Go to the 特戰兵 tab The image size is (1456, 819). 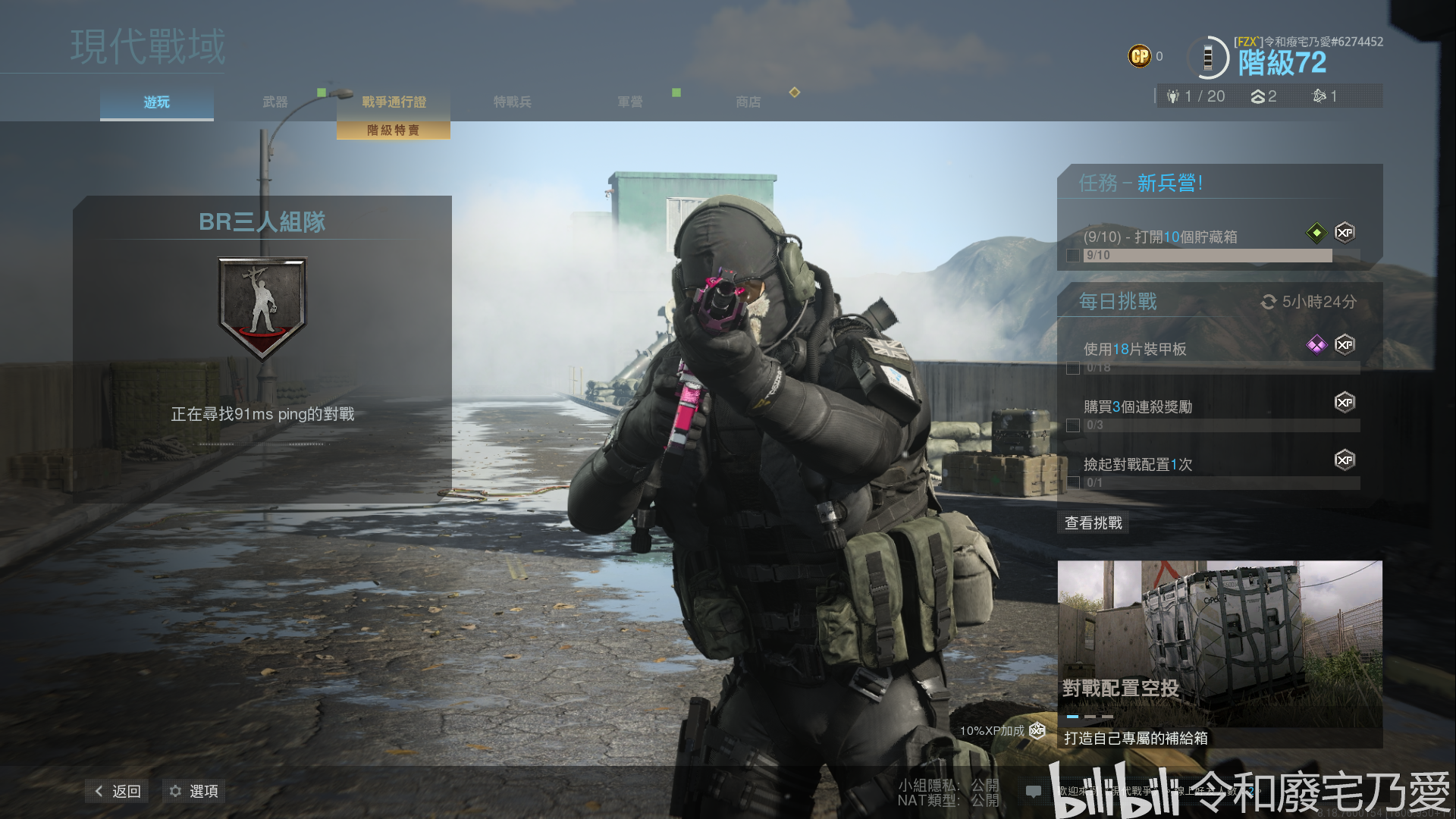coord(512,102)
